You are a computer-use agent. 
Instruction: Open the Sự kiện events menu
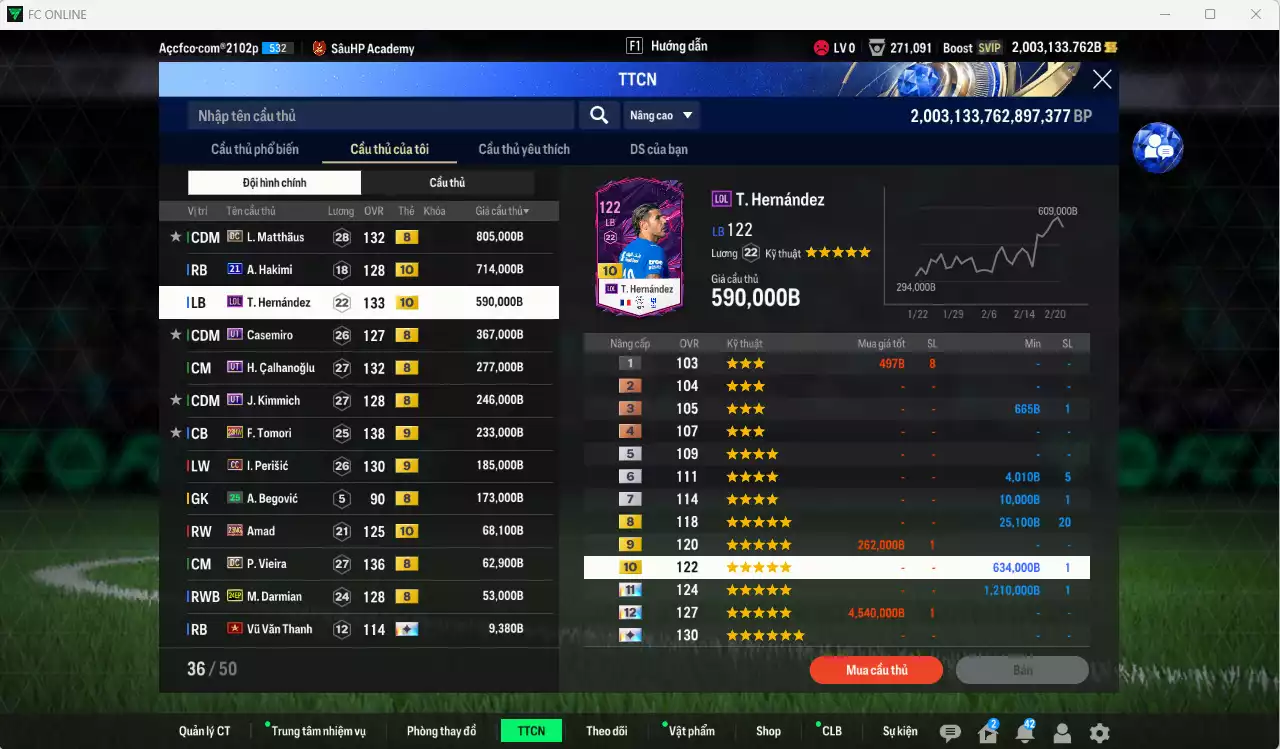[x=899, y=731]
